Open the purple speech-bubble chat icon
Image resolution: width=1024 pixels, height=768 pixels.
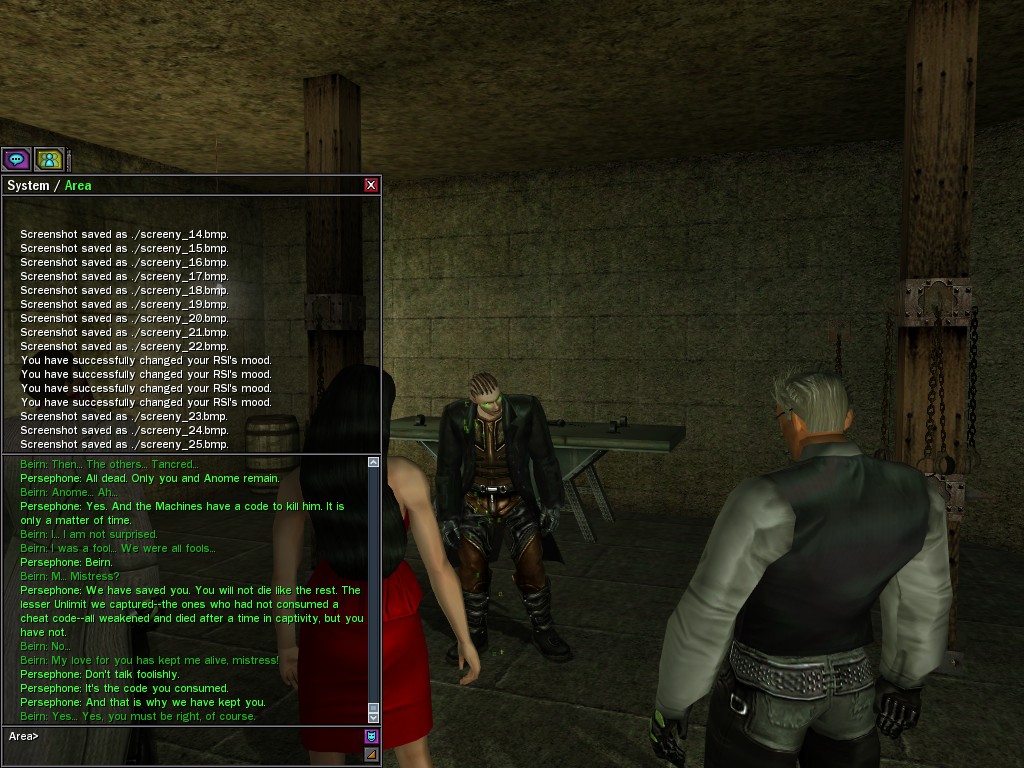tap(16, 159)
